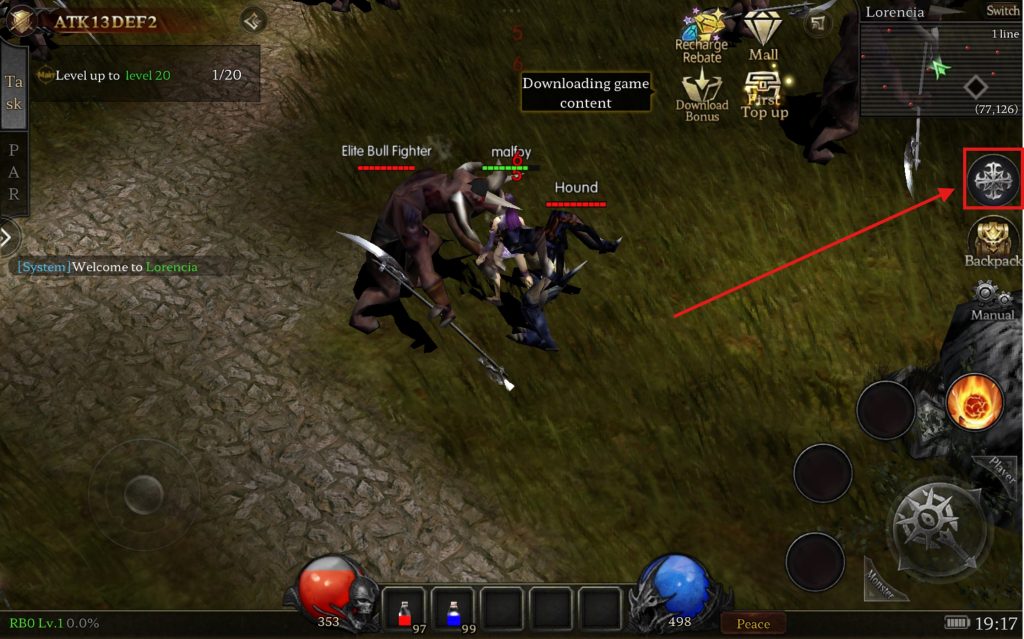Switch to the Task tab
The image size is (1024, 639).
pos(14,92)
